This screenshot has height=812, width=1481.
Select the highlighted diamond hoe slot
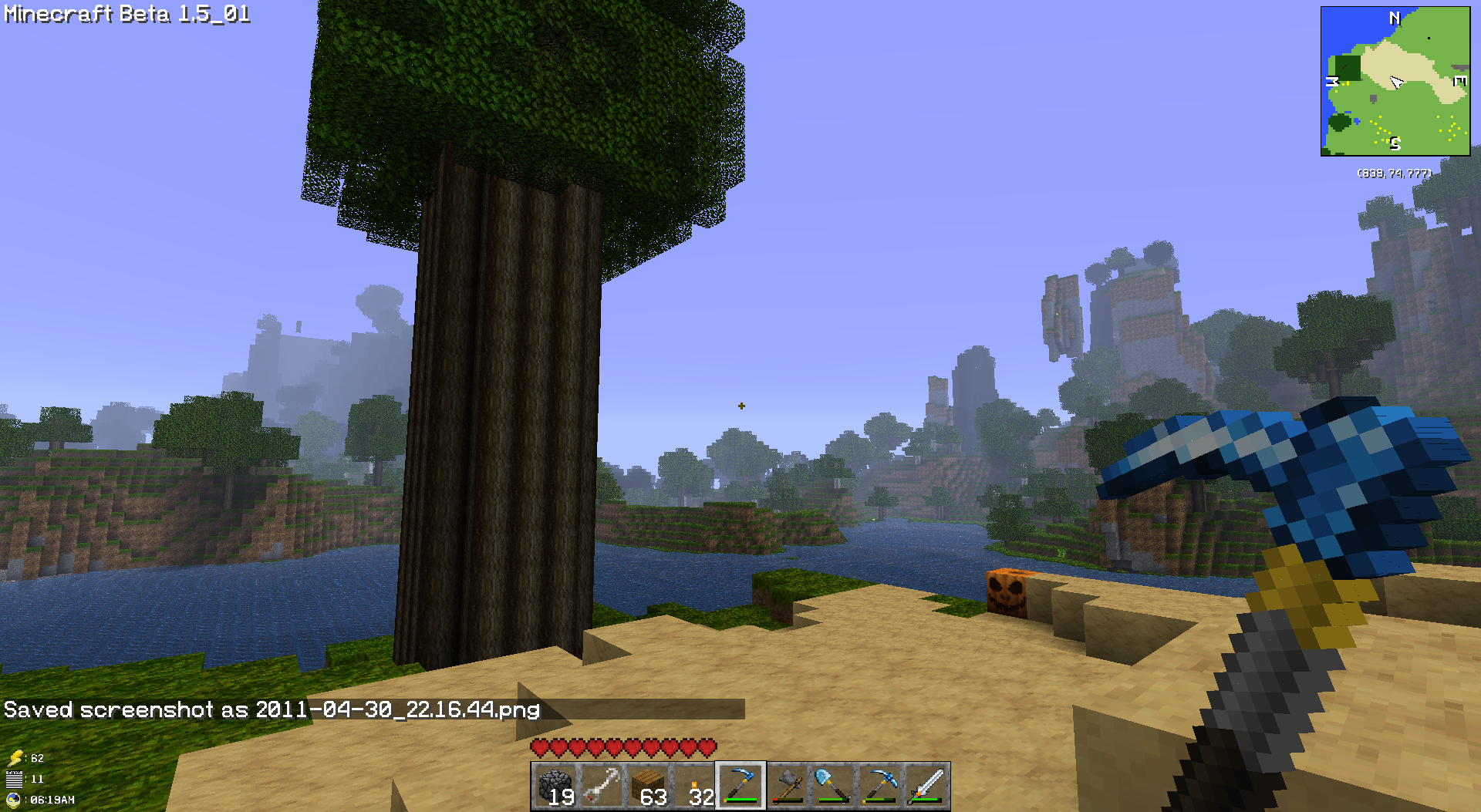(x=740, y=786)
